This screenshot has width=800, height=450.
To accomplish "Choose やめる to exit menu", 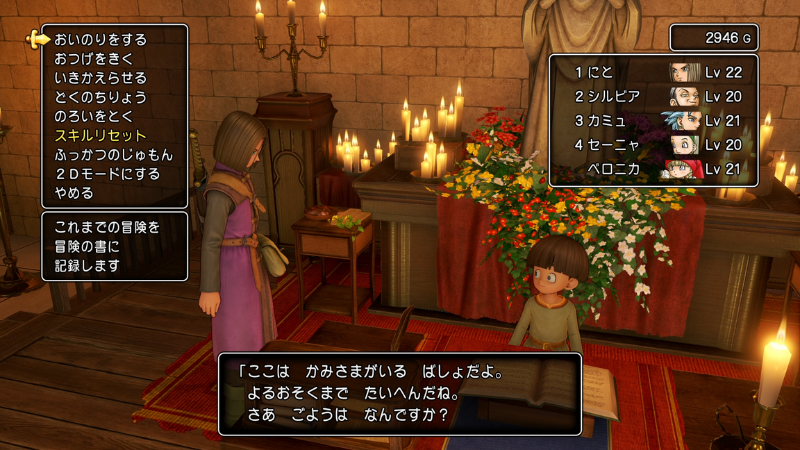I will (74, 192).
